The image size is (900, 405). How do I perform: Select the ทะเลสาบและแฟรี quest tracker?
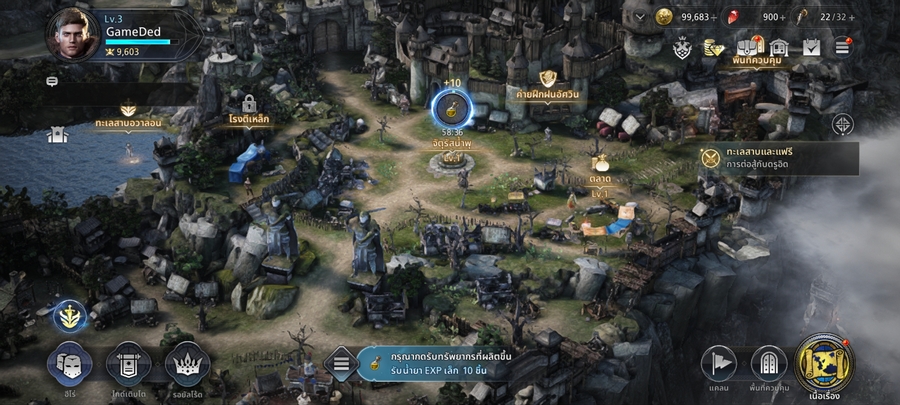click(x=780, y=158)
